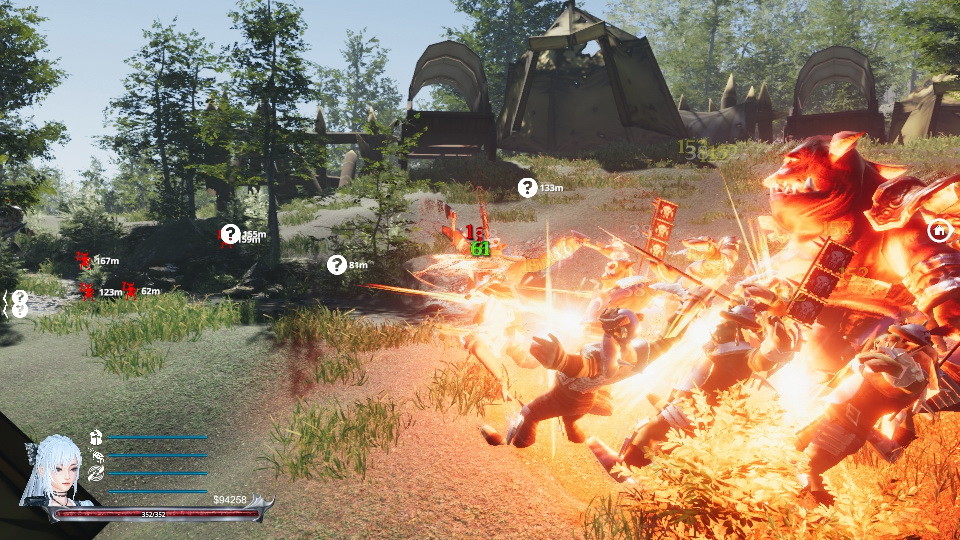960x540 pixels.
Task: Select the red enemy marker at 123m
Action: (x=88, y=291)
